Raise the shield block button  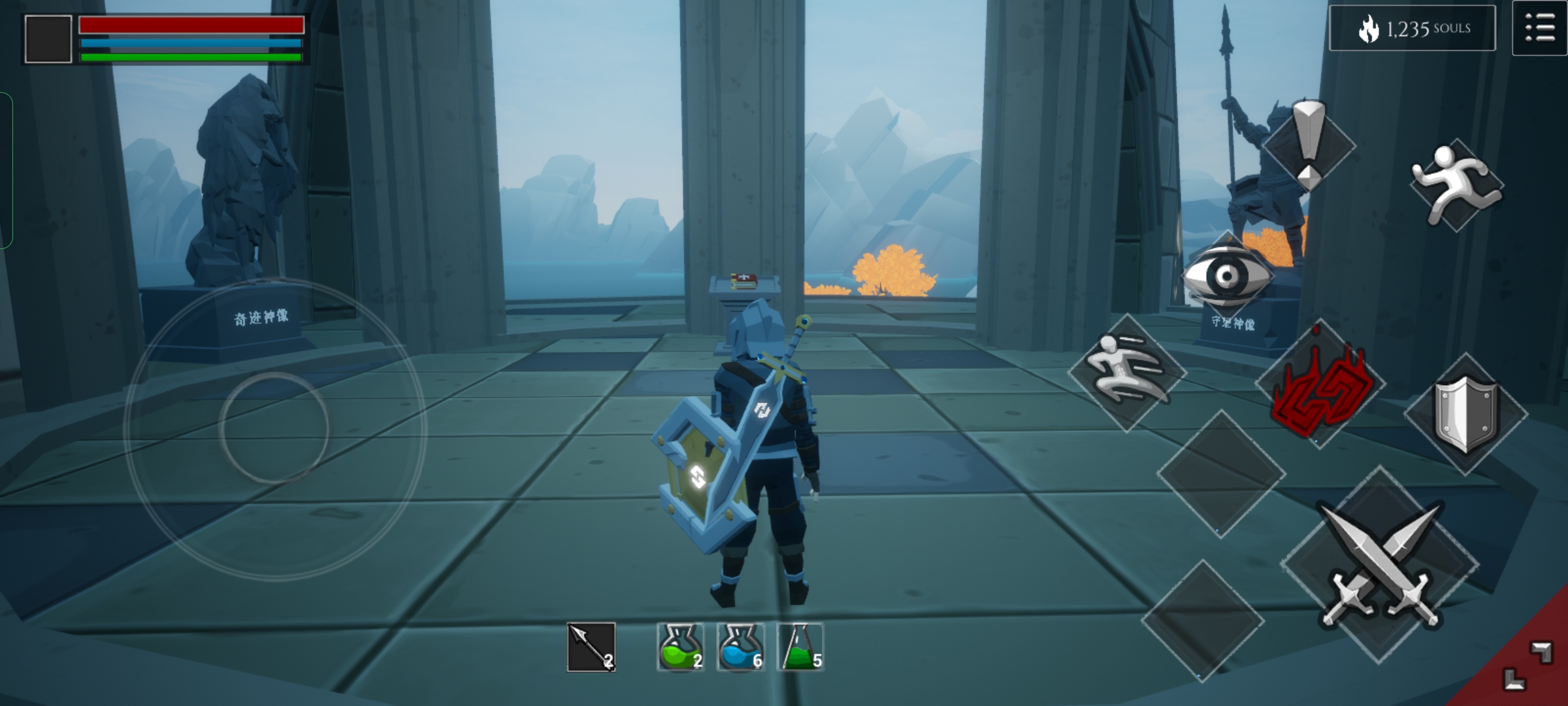pyautogui.click(x=1465, y=414)
